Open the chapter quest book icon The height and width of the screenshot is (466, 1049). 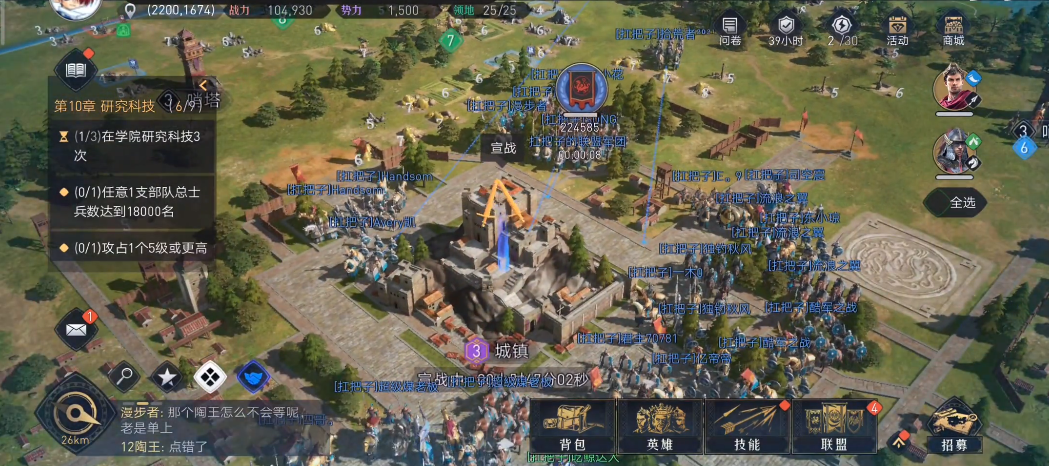[x=75, y=70]
